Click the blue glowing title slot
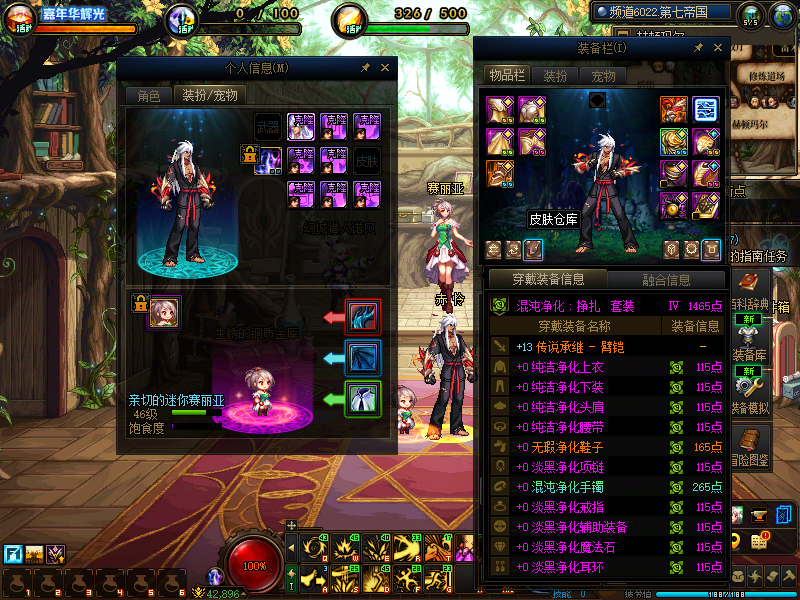The image size is (800, 600). (706, 109)
